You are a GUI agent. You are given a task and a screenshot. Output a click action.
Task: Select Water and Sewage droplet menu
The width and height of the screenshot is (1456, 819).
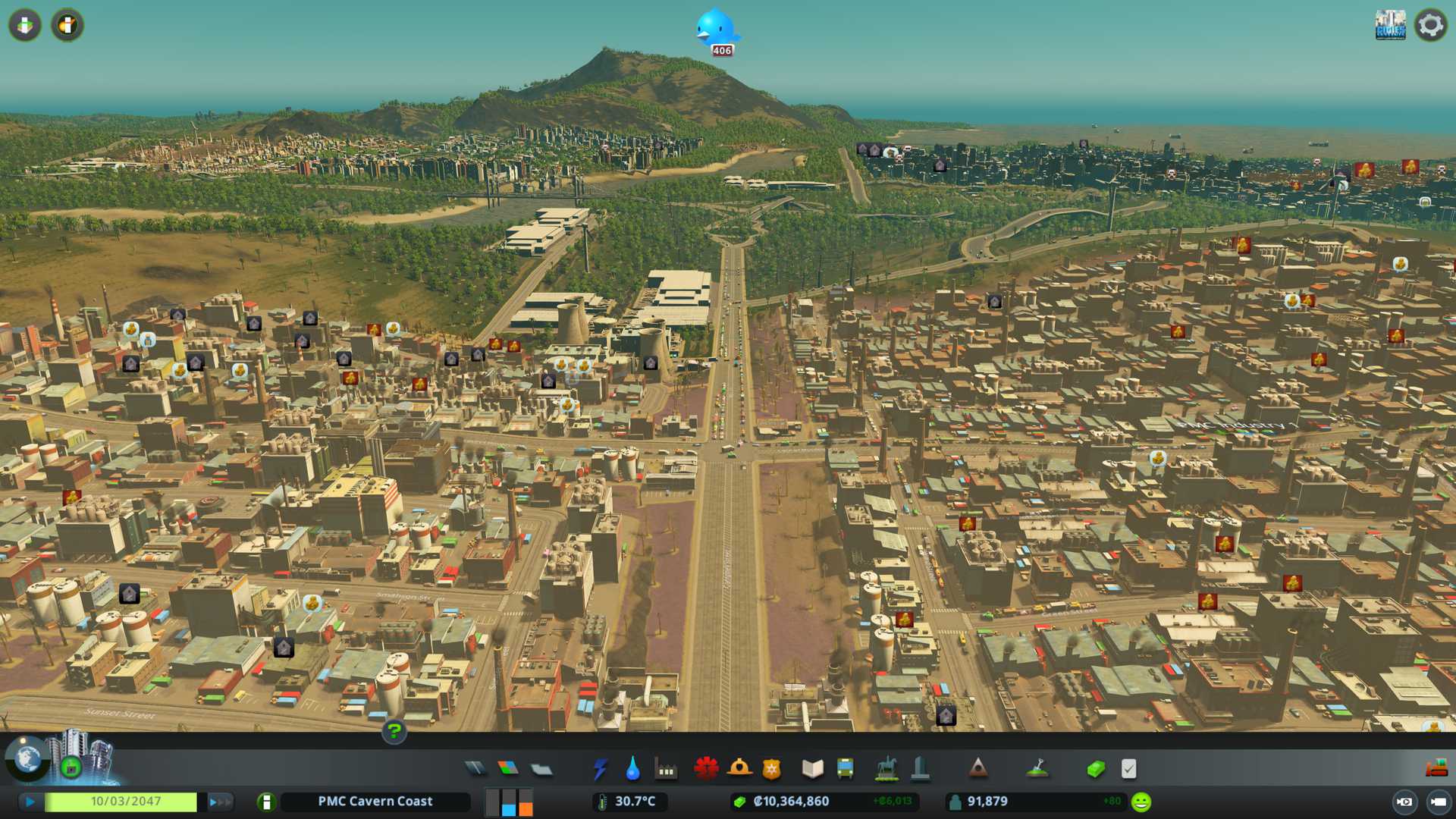pyautogui.click(x=632, y=769)
